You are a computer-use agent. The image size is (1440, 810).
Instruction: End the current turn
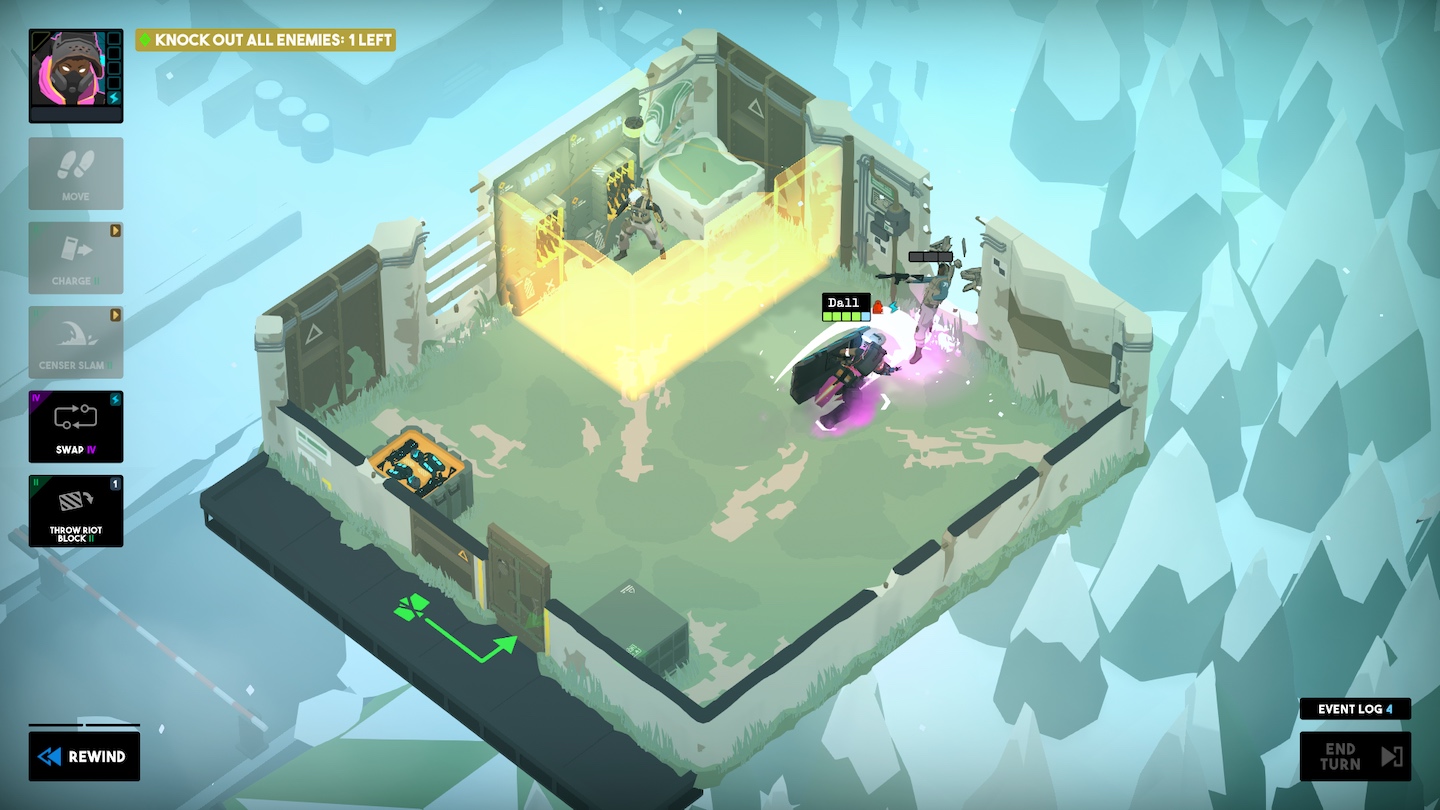point(1355,757)
